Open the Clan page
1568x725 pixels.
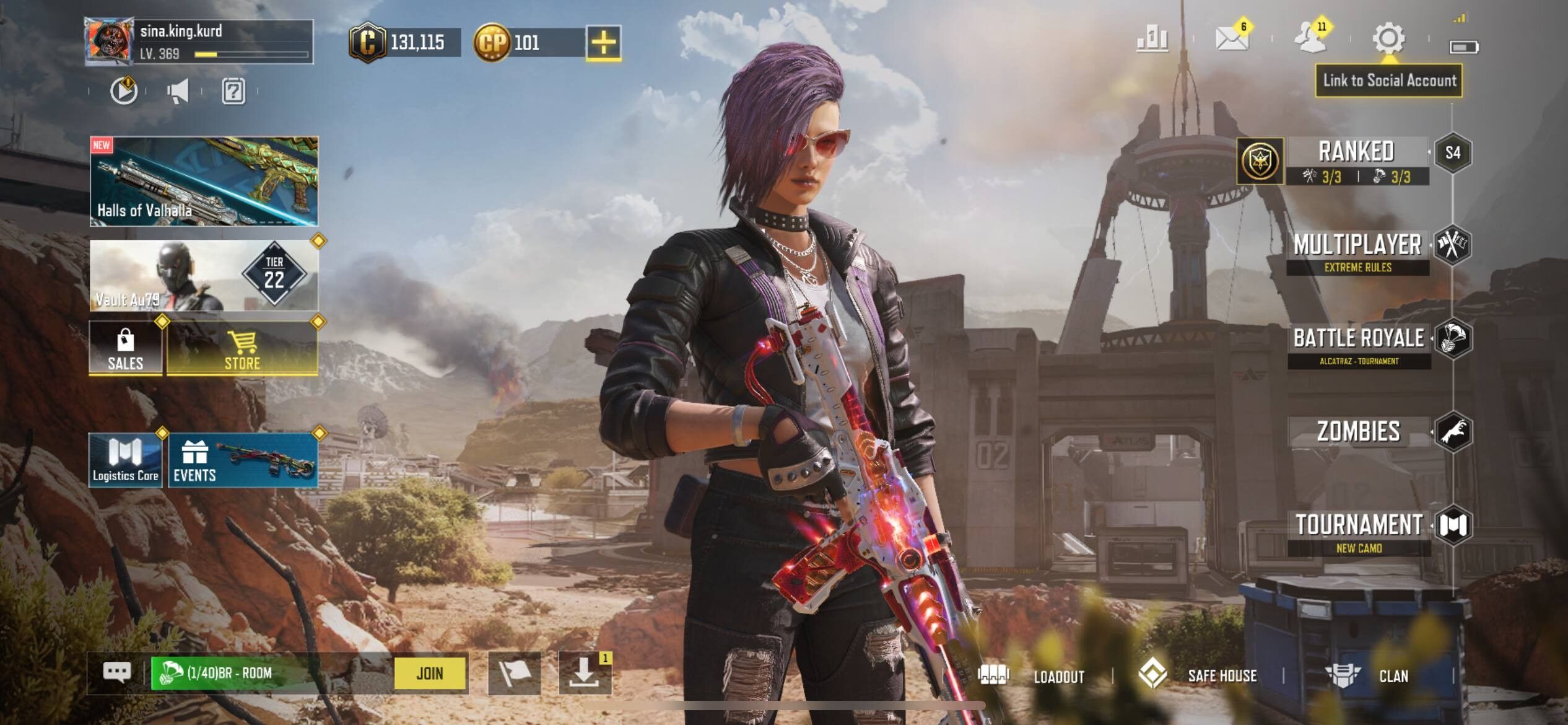(x=1369, y=676)
